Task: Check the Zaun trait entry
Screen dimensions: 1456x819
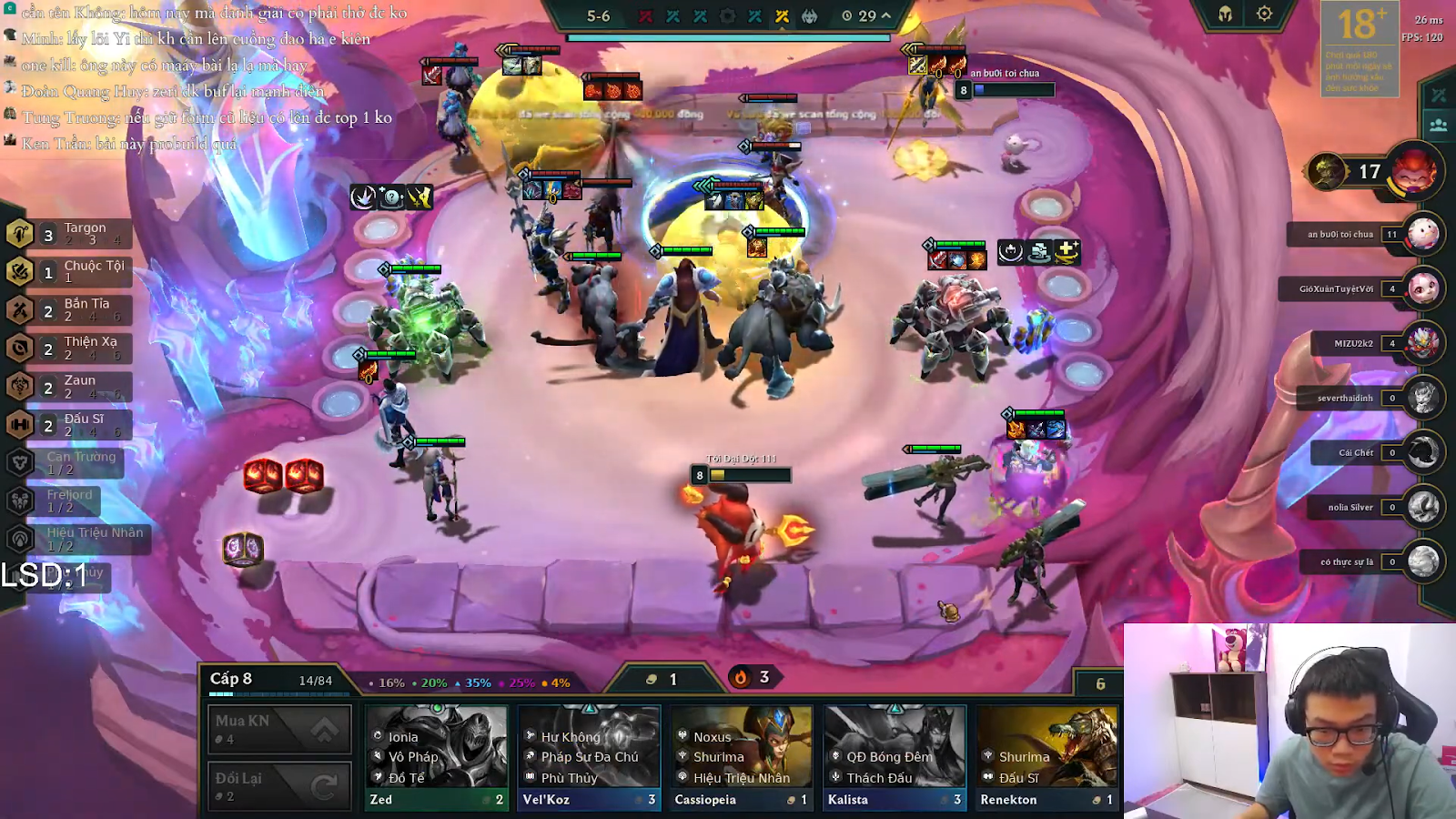Action: point(68,387)
